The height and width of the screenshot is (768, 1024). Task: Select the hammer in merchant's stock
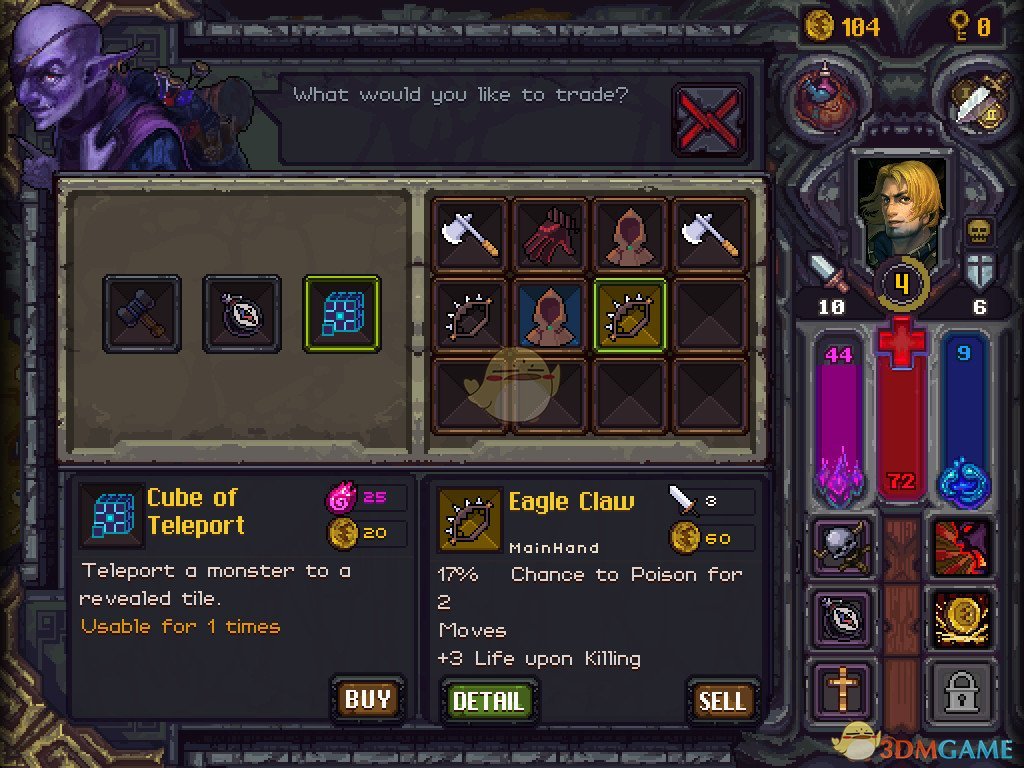tap(142, 314)
